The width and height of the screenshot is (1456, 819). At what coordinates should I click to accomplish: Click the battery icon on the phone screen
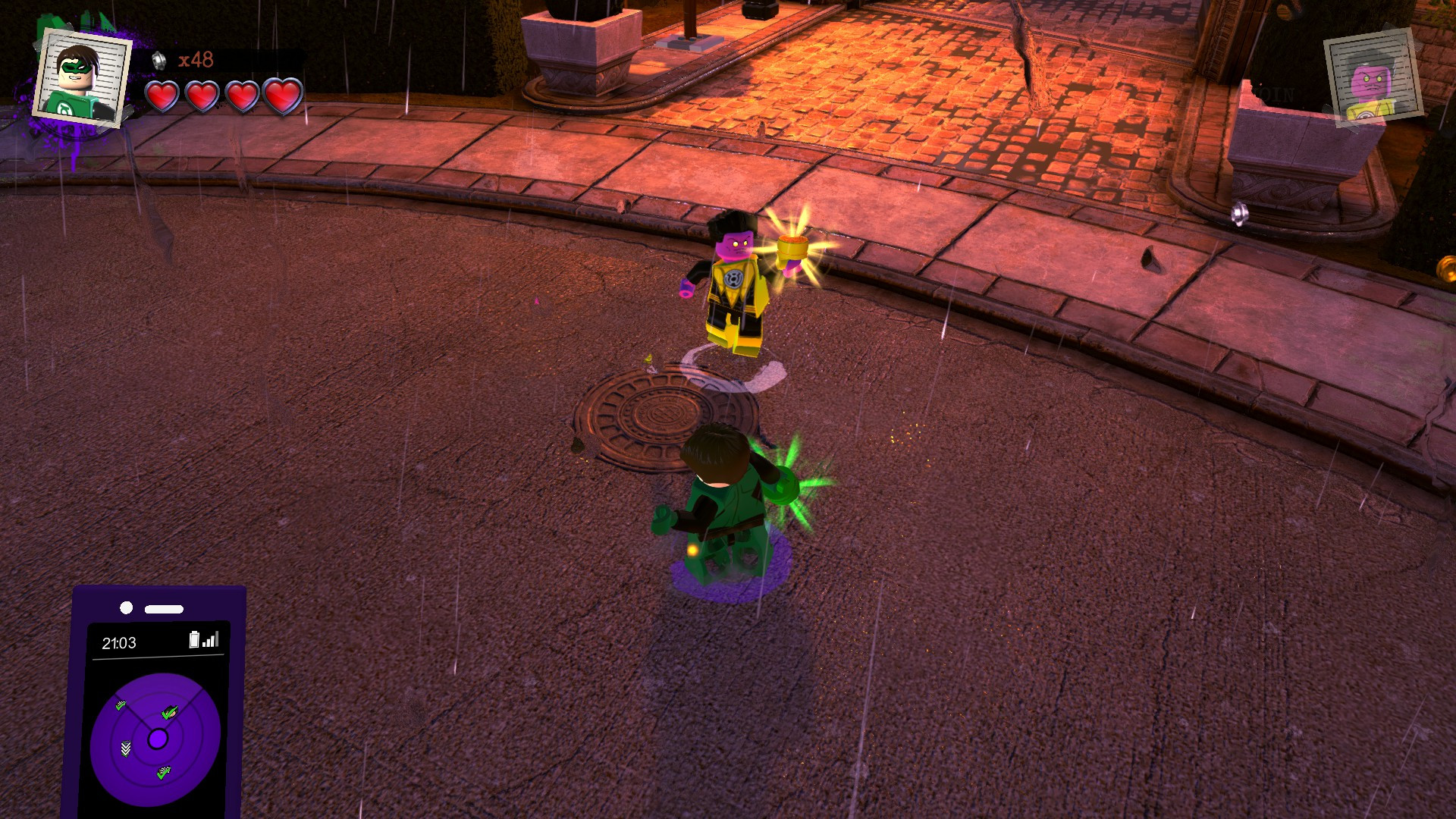coord(195,640)
